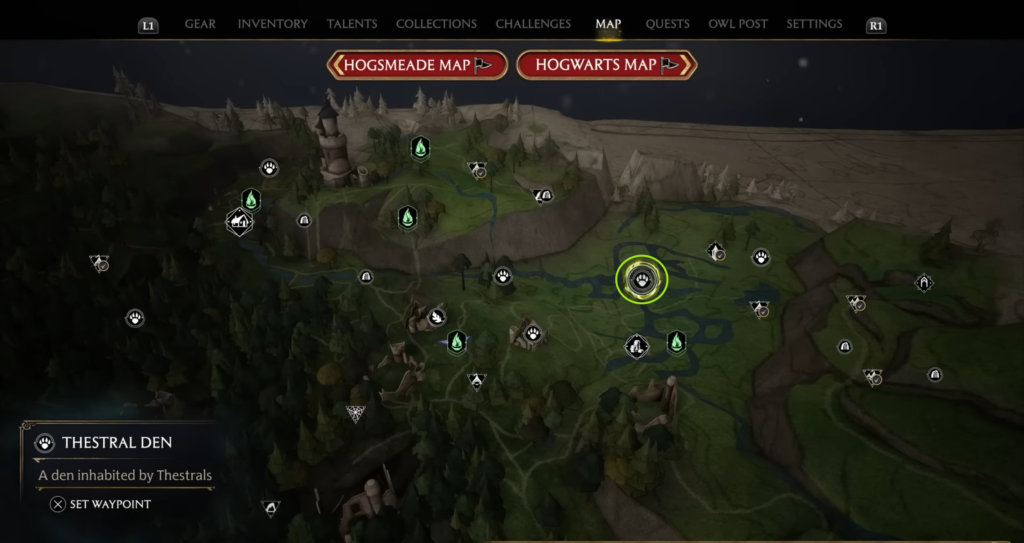Open the Settings tab
The image size is (1024, 543).
(814, 24)
